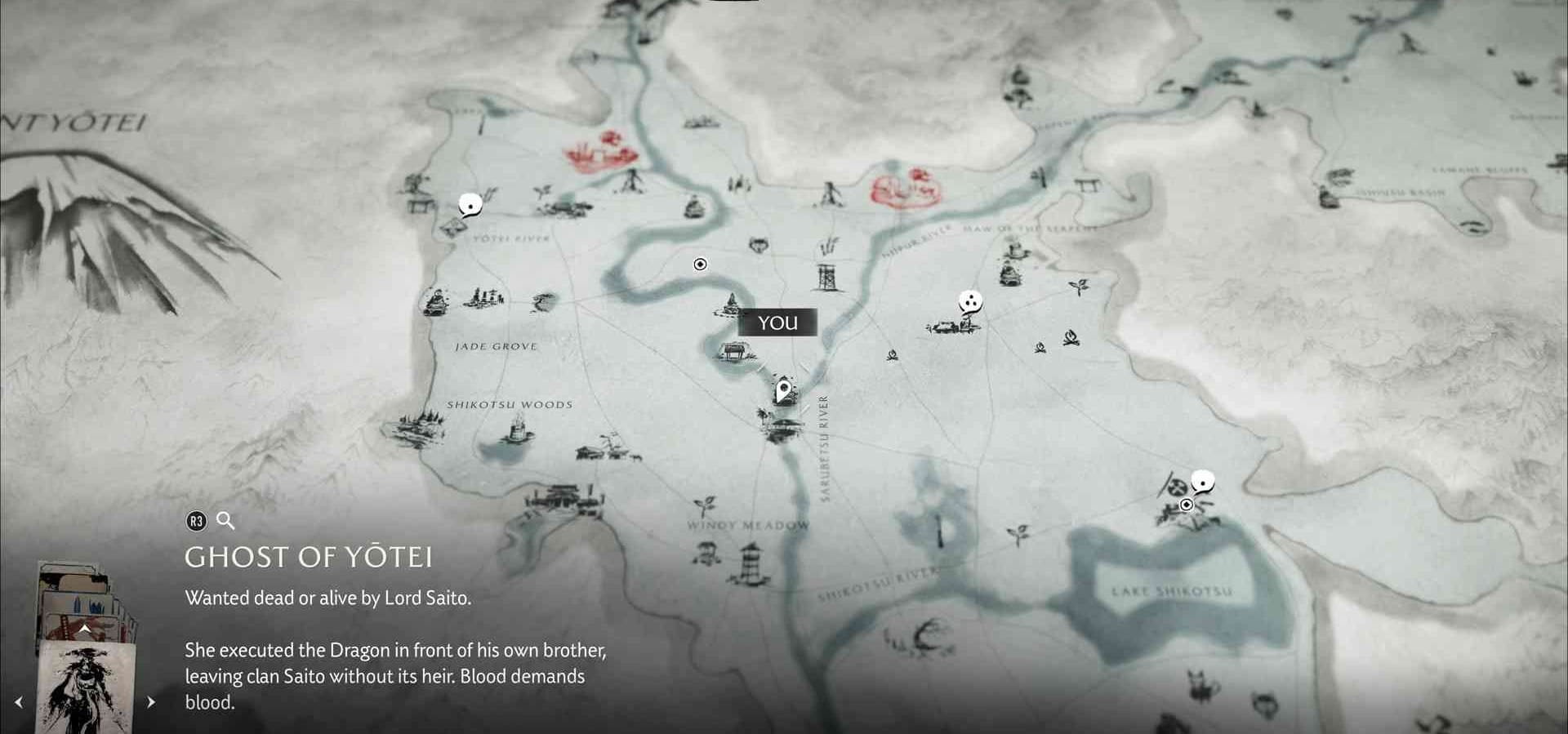Viewport: 1568px width, 734px height.
Task: Open the three-dot speech bubble marker
Action: [969, 303]
